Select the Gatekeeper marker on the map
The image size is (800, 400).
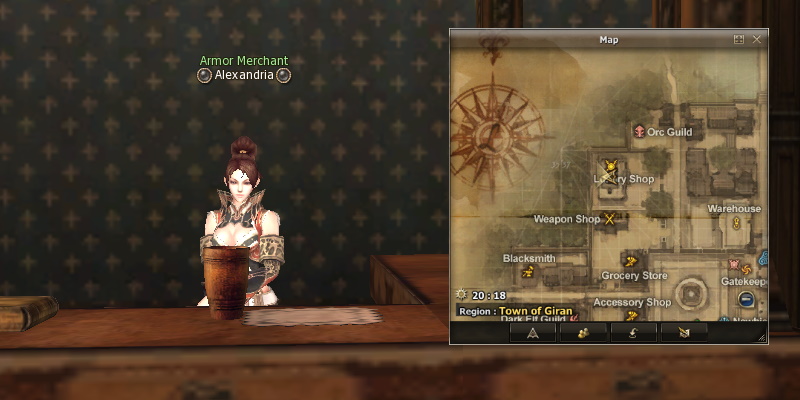click(745, 266)
